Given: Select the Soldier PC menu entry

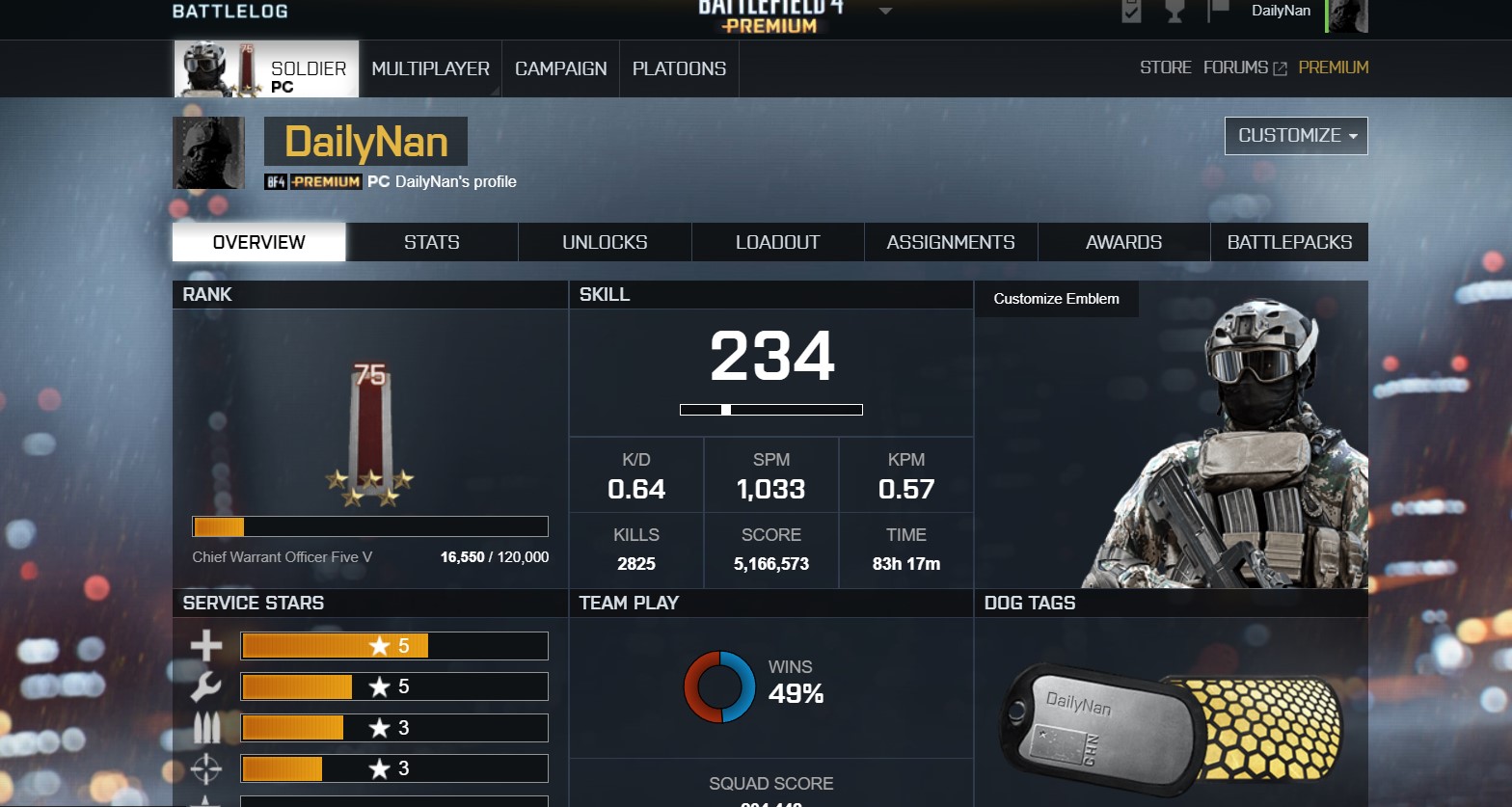Looking at the screenshot, I should point(266,69).
